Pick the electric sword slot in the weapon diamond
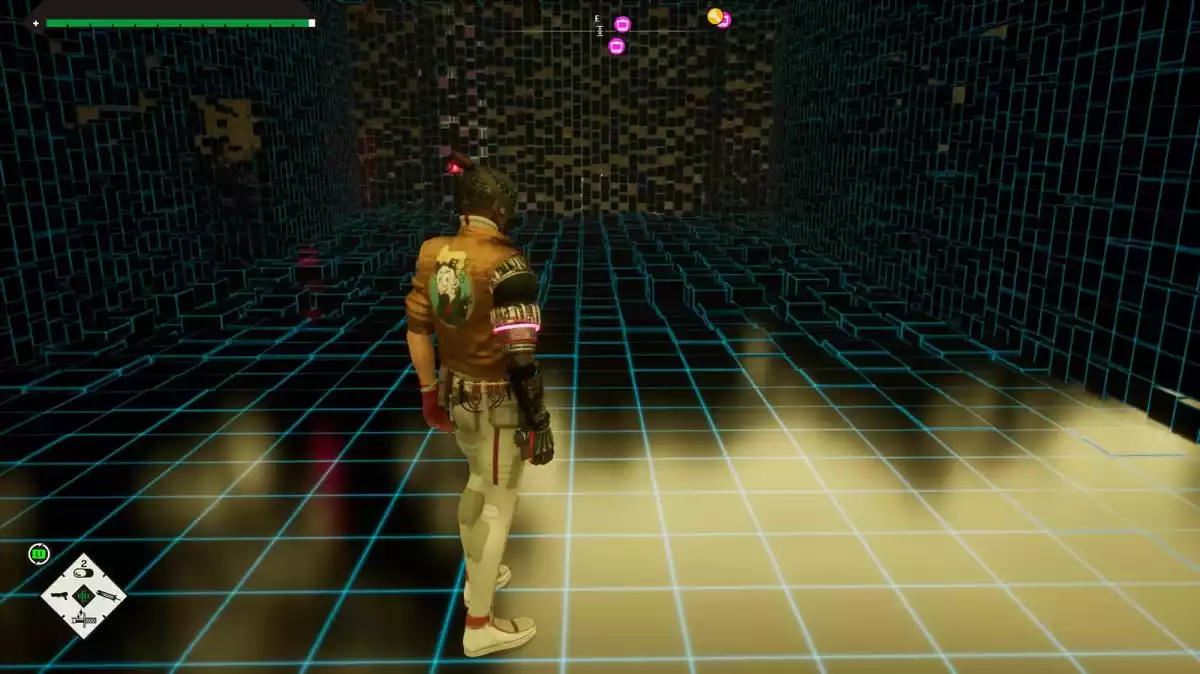This screenshot has height=674, width=1200. point(83,621)
